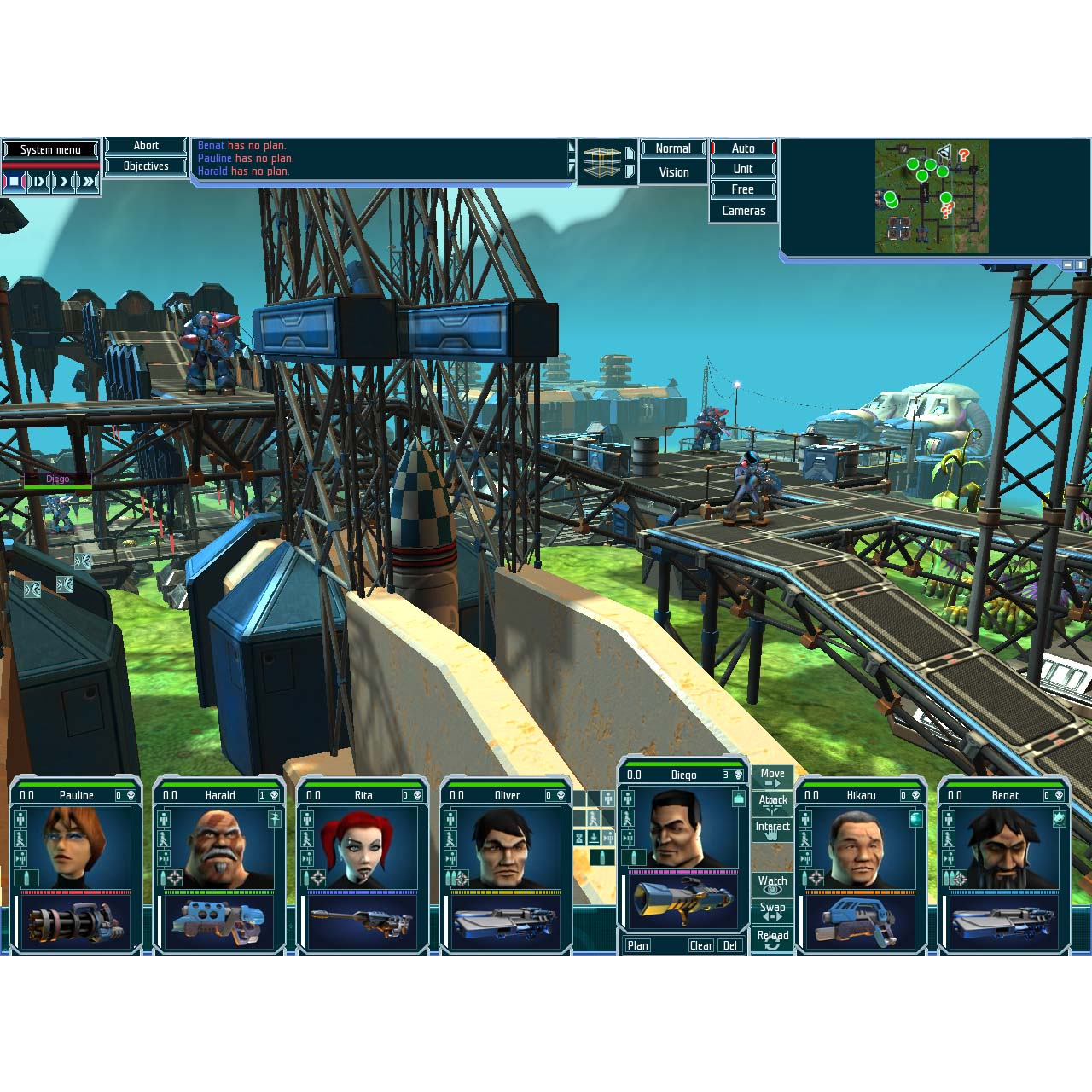1092x1092 pixels.
Task: Select Hikaru's squad portrait
Action: (861, 846)
